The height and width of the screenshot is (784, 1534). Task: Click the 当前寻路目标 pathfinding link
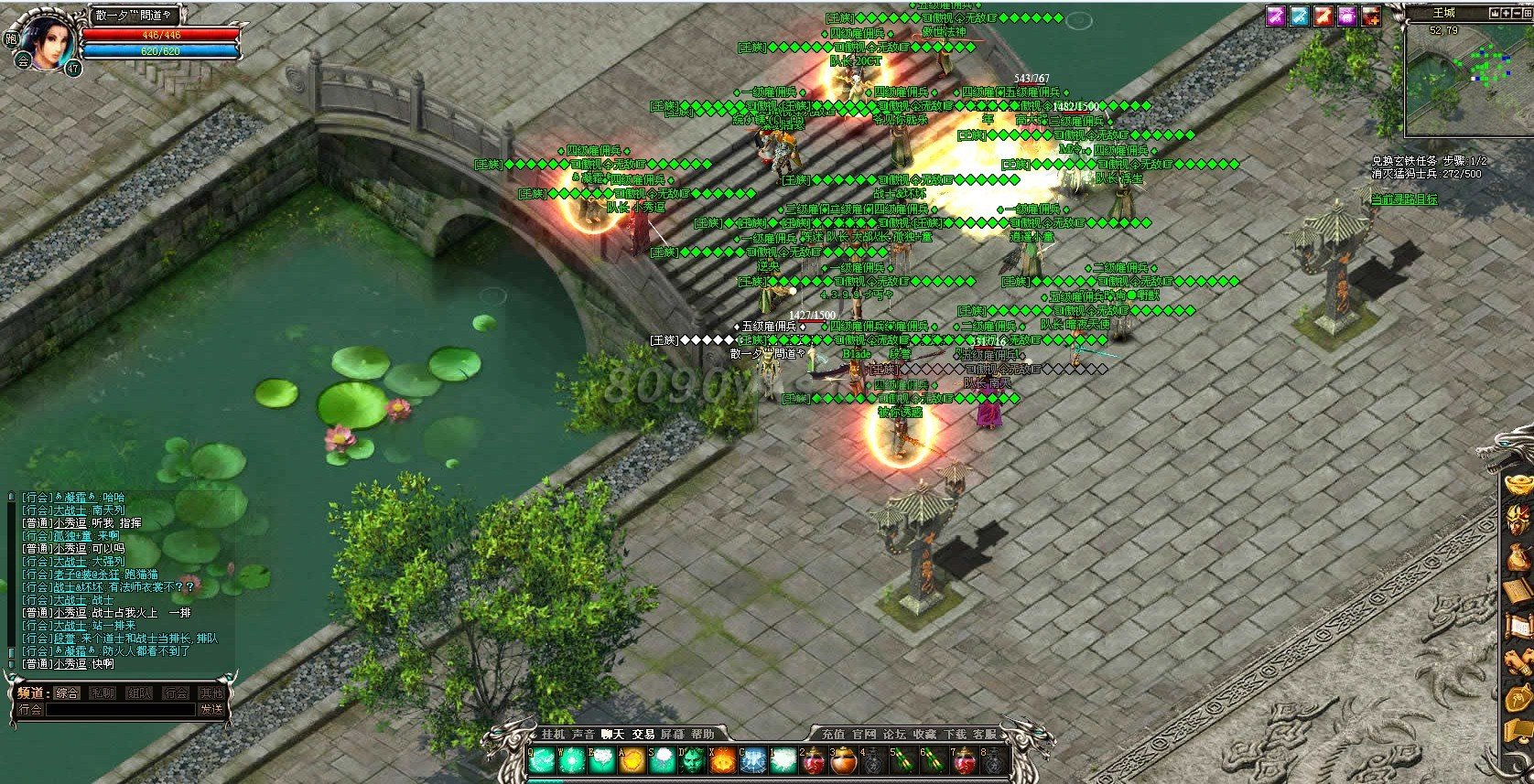tap(1403, 199)
